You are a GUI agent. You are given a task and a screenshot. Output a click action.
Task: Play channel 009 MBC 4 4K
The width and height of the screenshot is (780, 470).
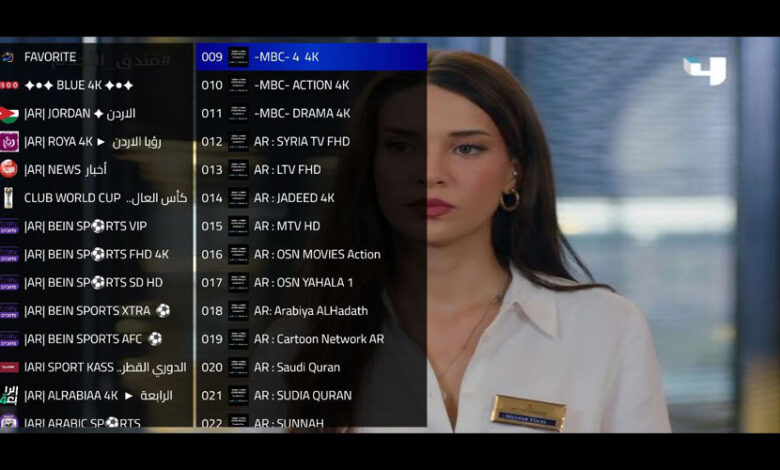tap(310, 57)
